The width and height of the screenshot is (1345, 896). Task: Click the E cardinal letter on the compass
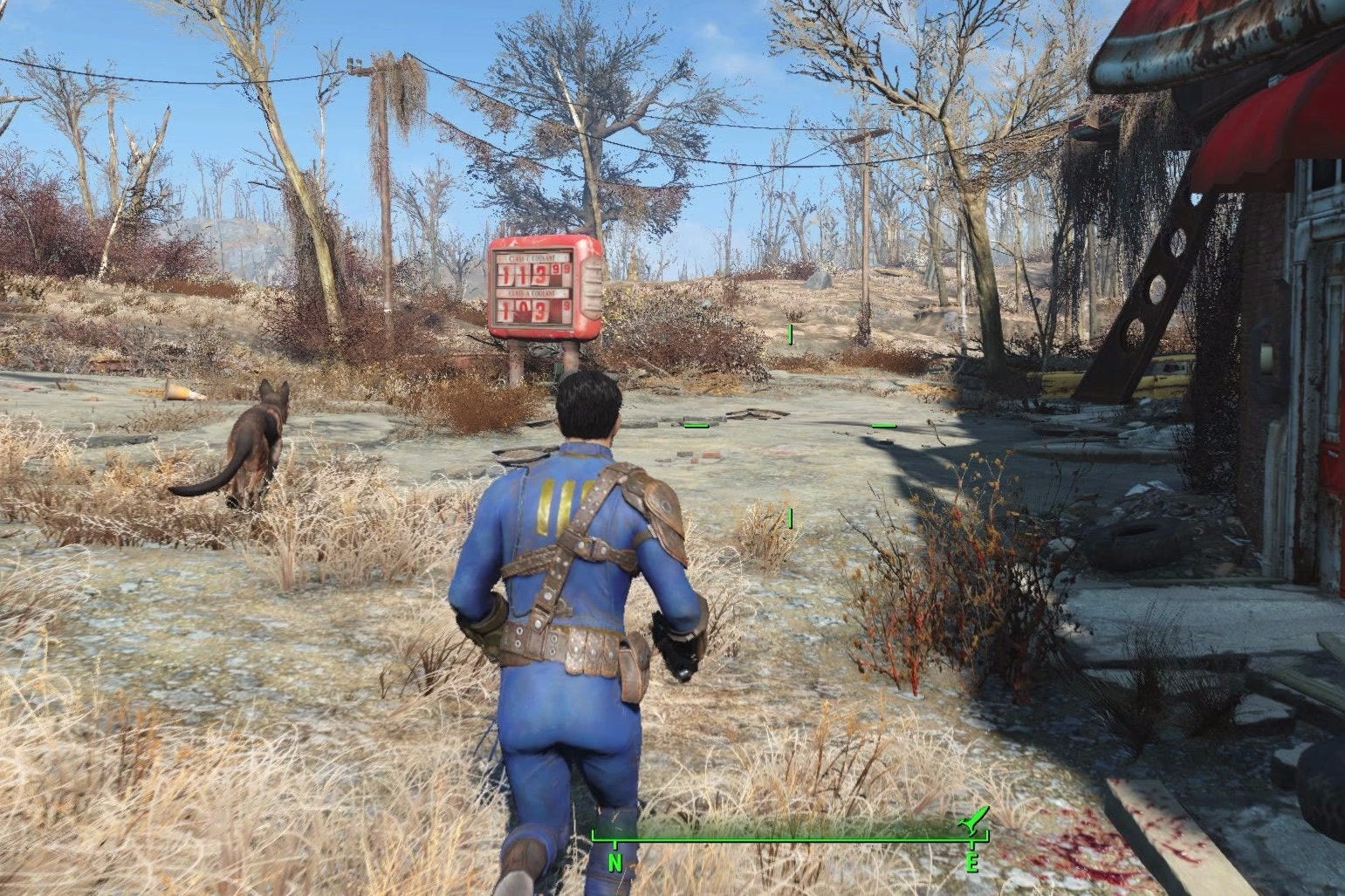pyautogui.click(x=972, y=862)
